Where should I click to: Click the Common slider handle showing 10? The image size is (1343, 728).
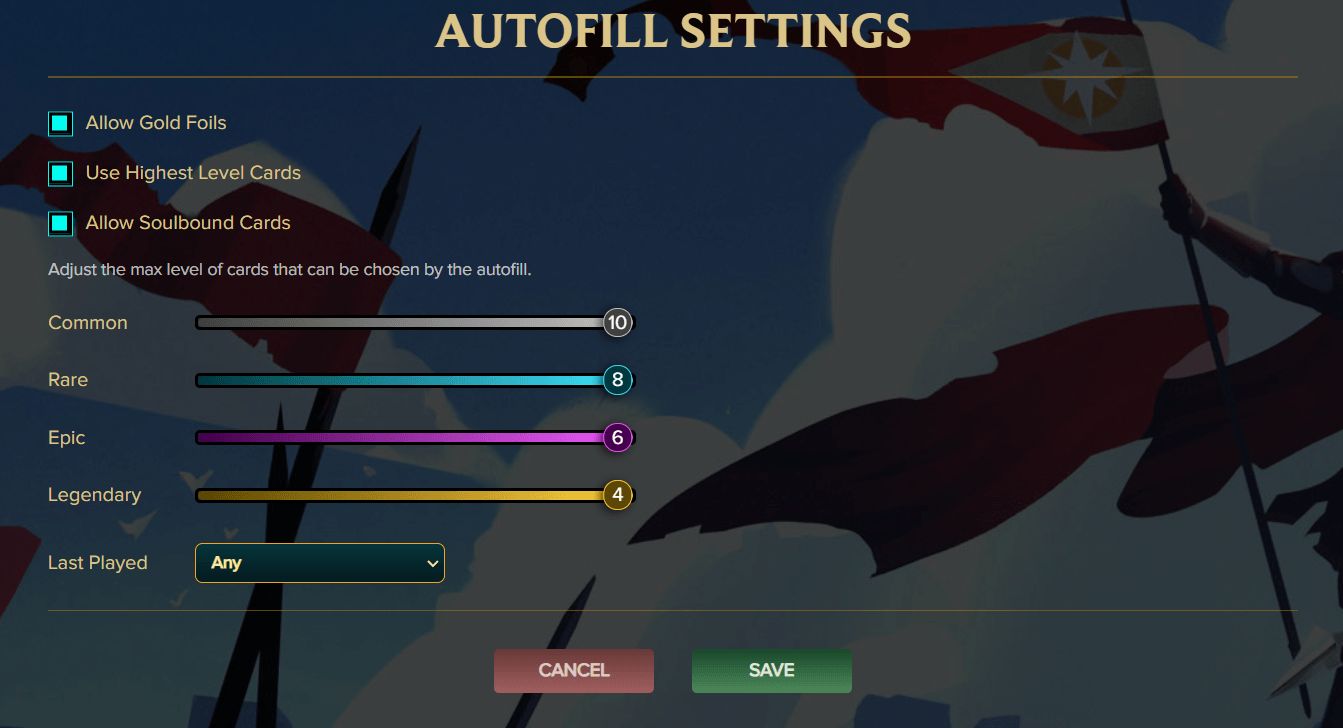pyautogui.click(x=617, y=322)
